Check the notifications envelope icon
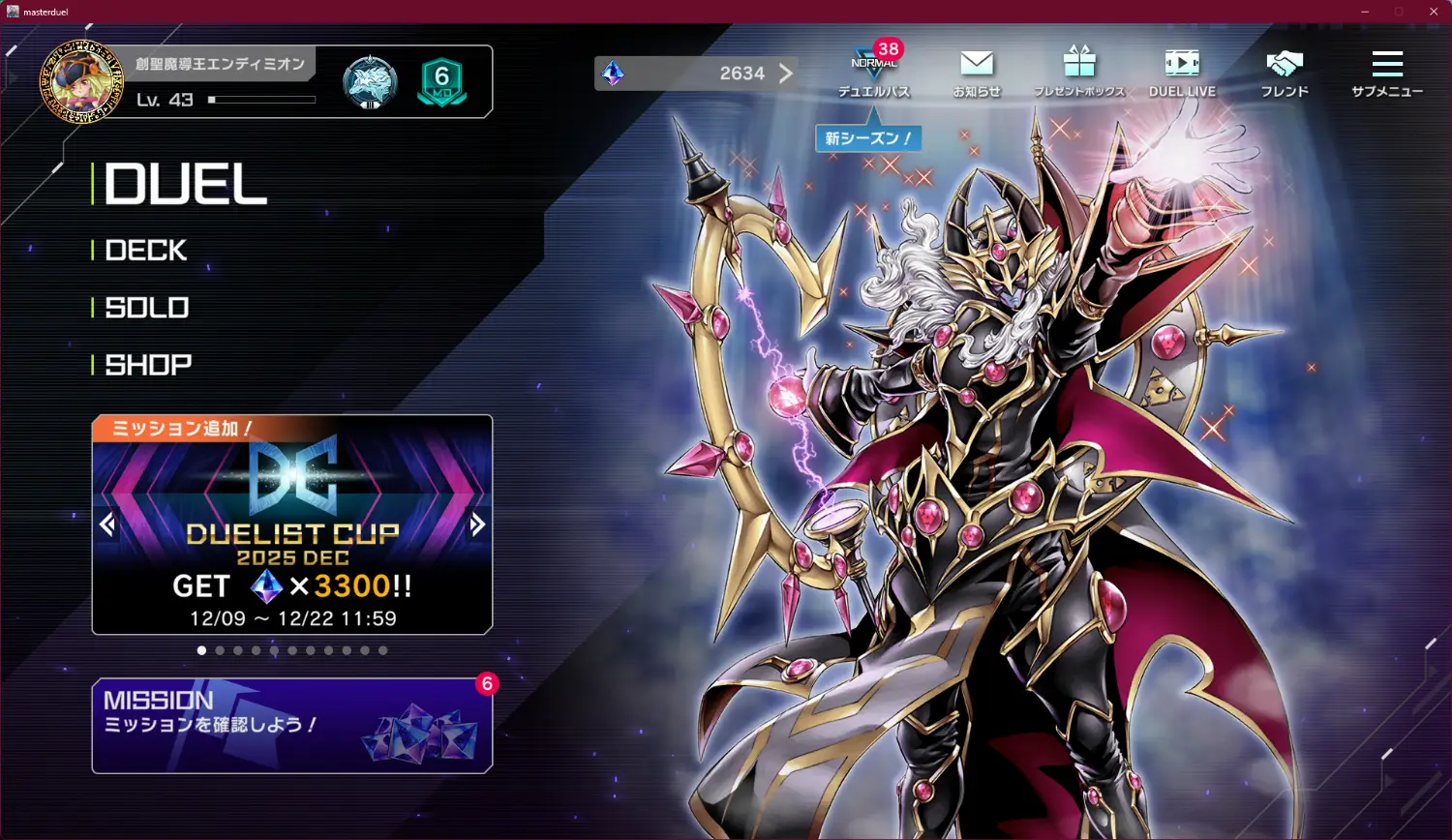Viewport: 1452px width, 840px height. pyautogui.click(x=977, y=70)
